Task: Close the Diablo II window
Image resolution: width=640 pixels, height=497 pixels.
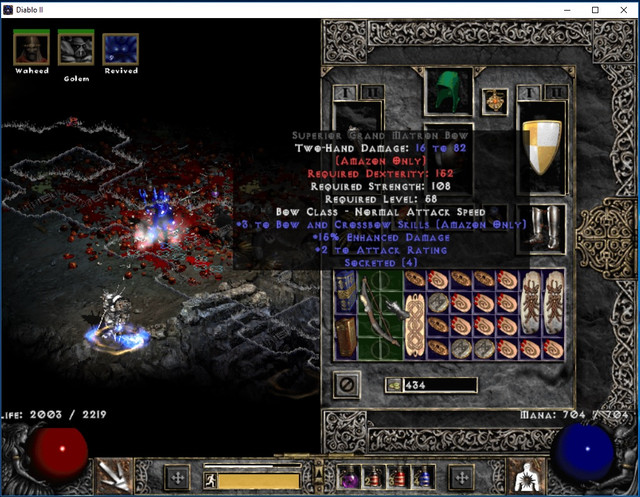Action: (x=622, y=10)
